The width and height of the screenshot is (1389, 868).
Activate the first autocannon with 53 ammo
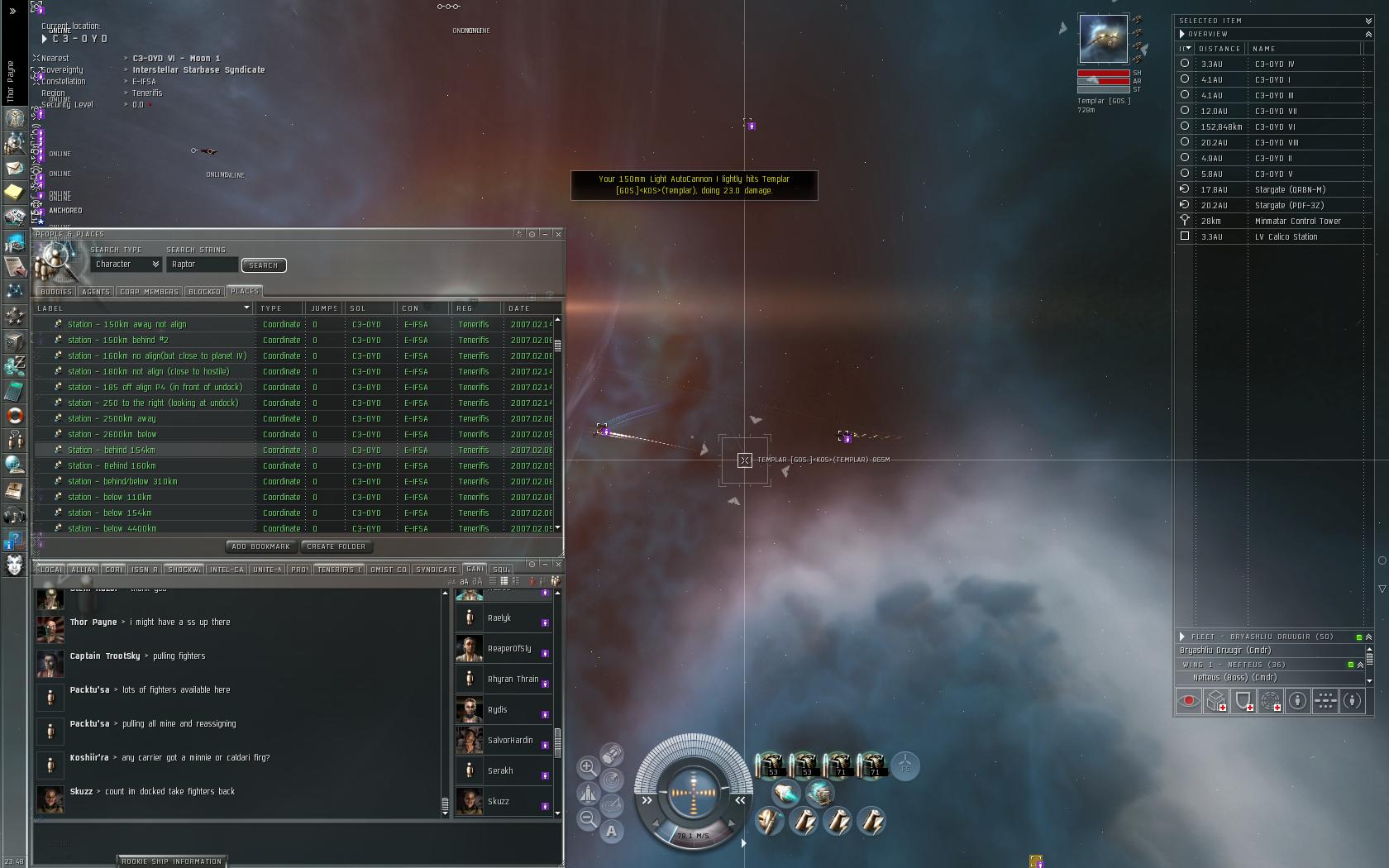771,765
